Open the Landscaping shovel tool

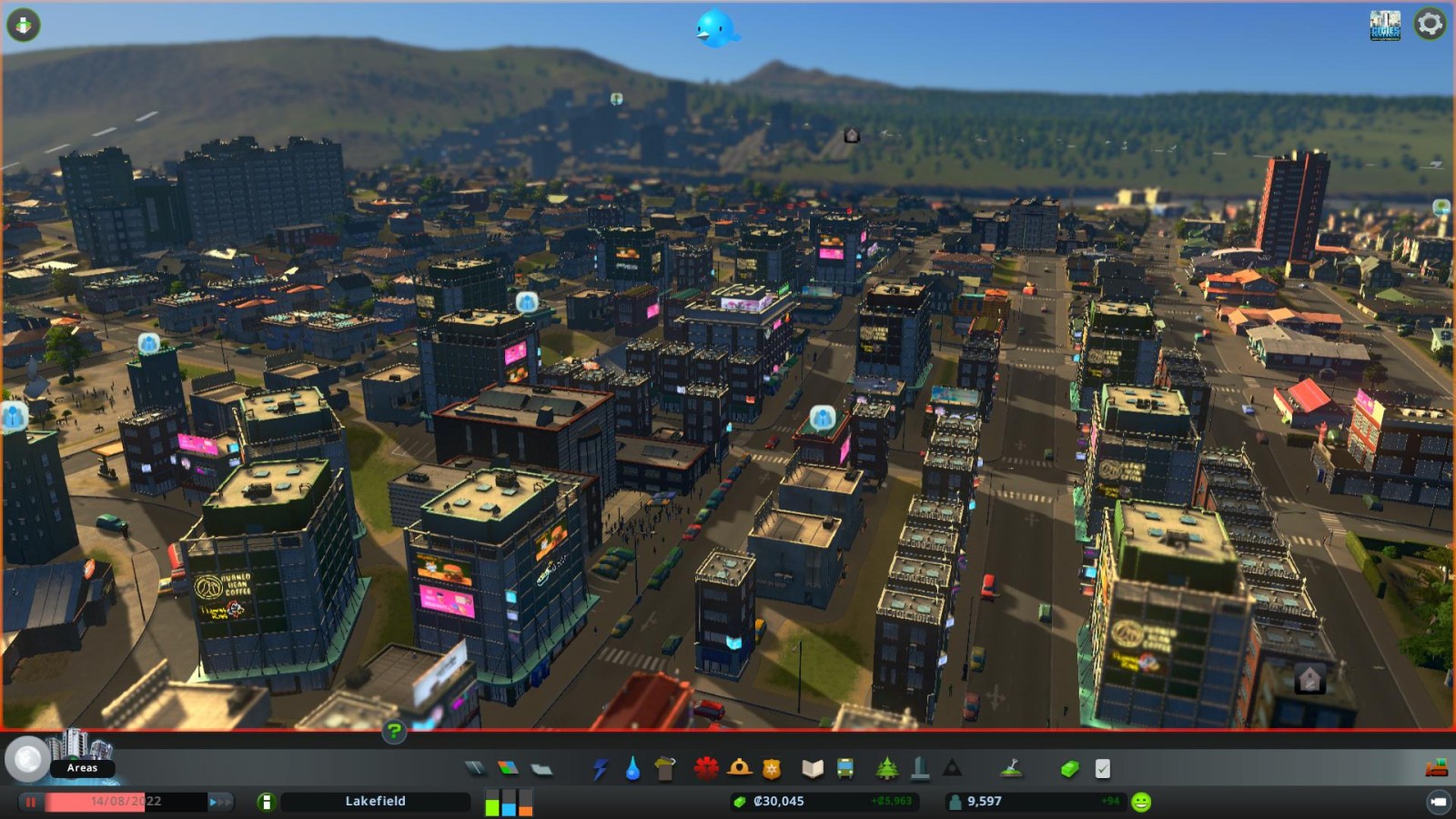(1010, 769)
